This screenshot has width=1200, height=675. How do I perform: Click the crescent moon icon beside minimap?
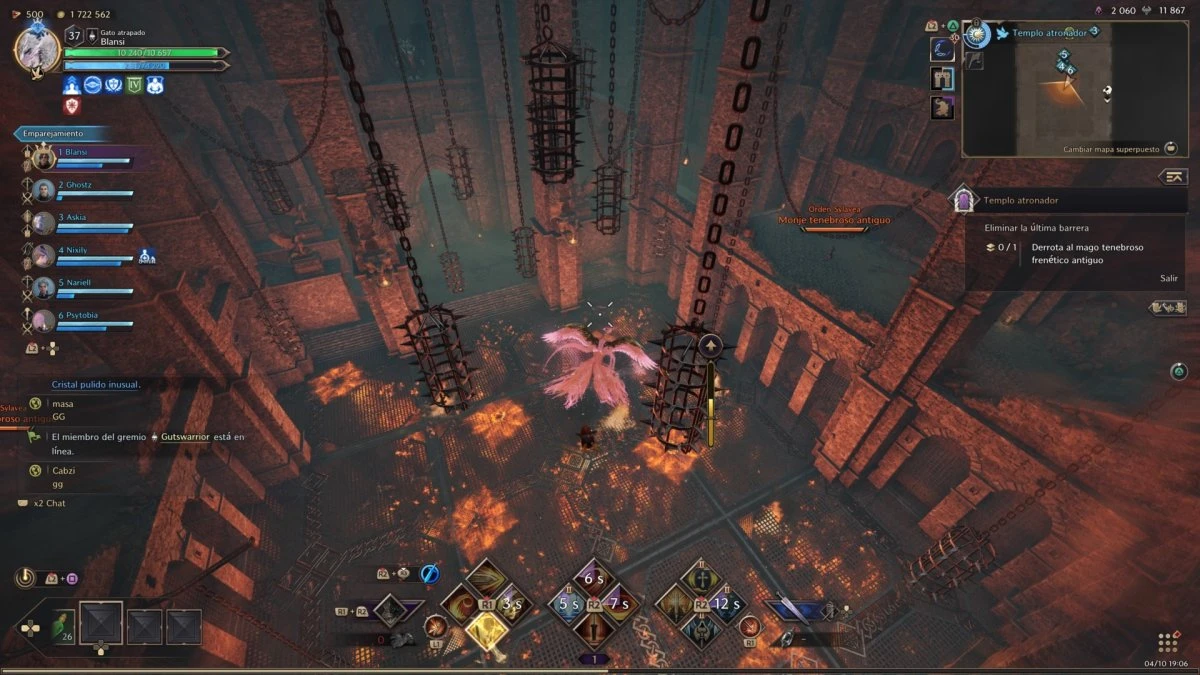[x=941, y=49]
